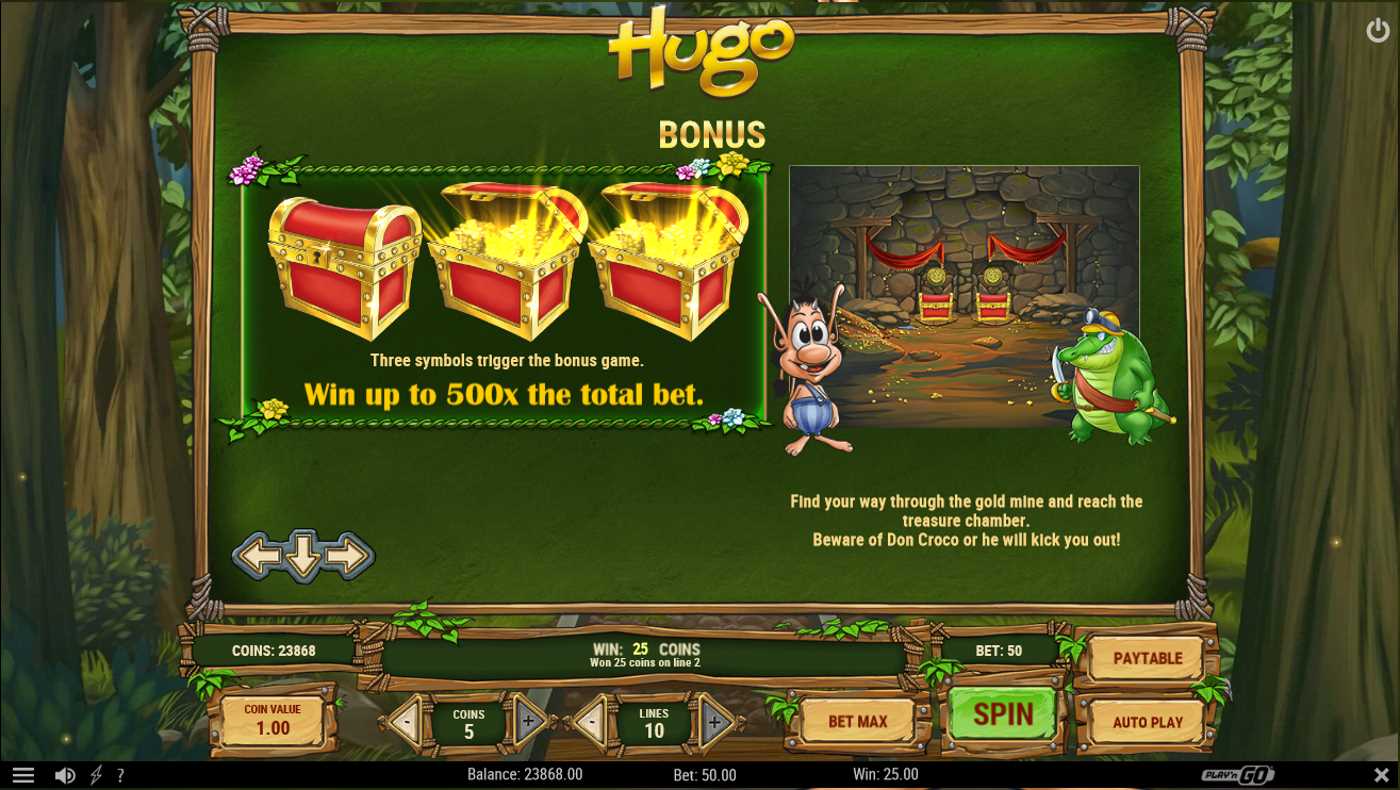Toggle the sound speaker icon

(65, 775)
